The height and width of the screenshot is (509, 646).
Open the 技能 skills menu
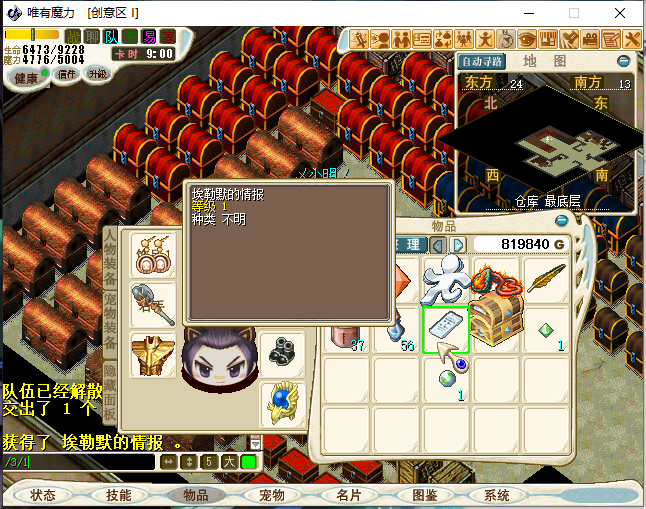click(119, 495)
